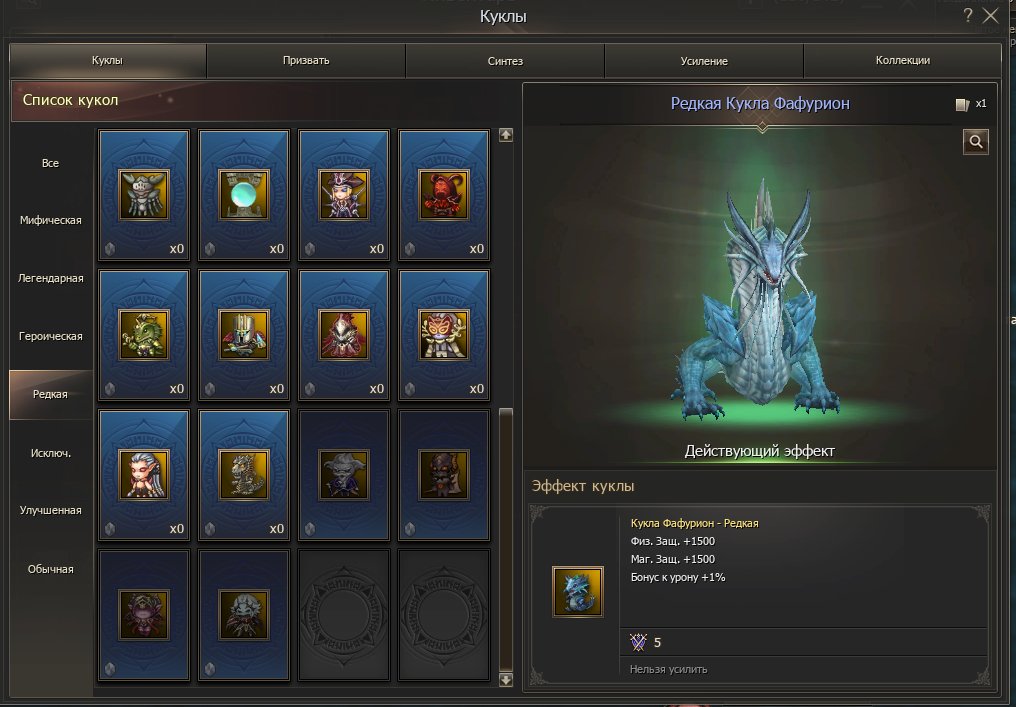Open the Синтез tab
Screen dimensions: 1016x707
[505, 61]
